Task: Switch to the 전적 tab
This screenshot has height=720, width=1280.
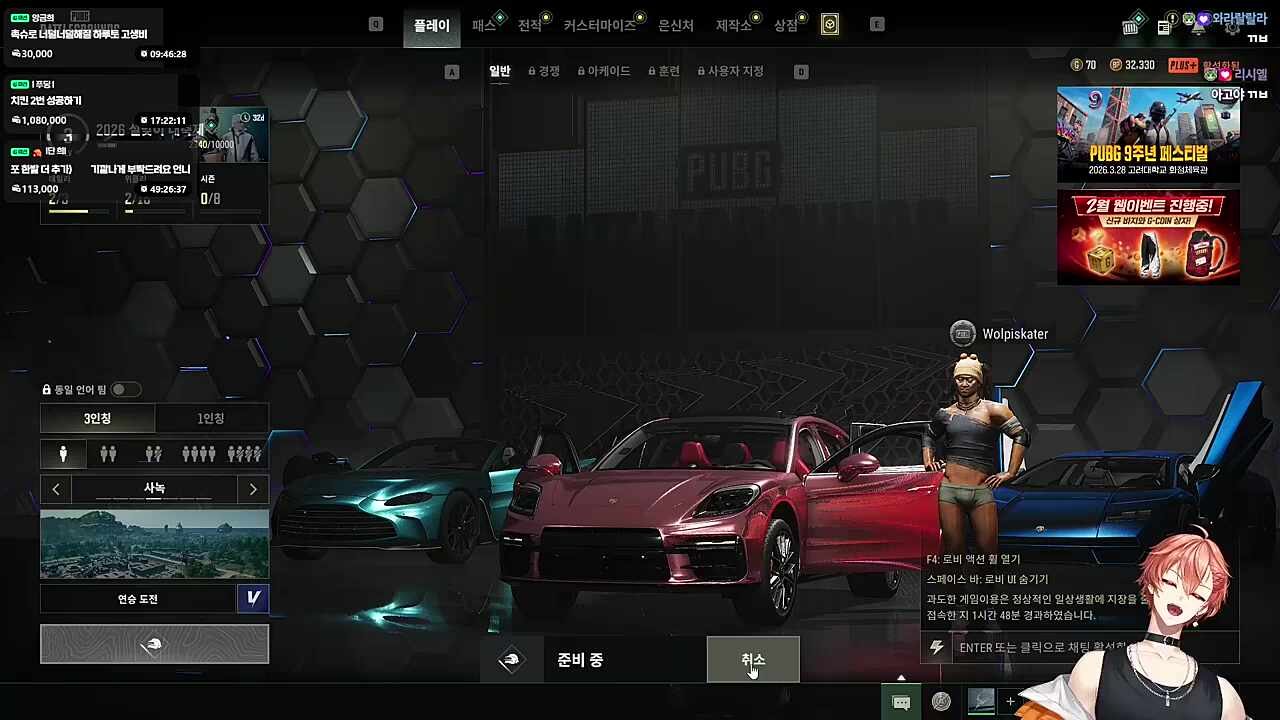Action: click(x=529, y=25)
